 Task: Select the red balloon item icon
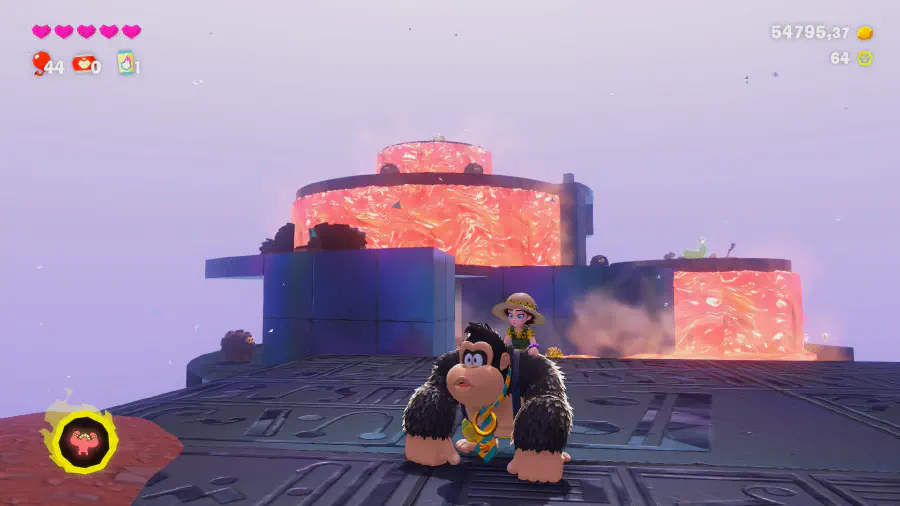coord(40,63)
